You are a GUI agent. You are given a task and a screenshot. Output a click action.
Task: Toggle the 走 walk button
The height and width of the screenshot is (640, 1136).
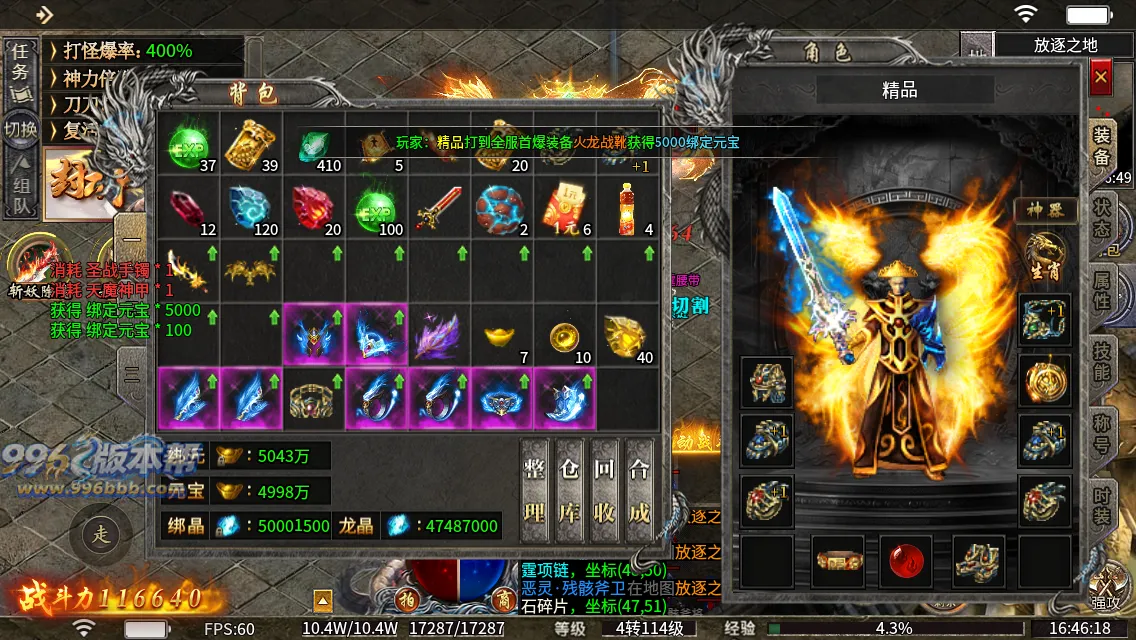[102, 534]
